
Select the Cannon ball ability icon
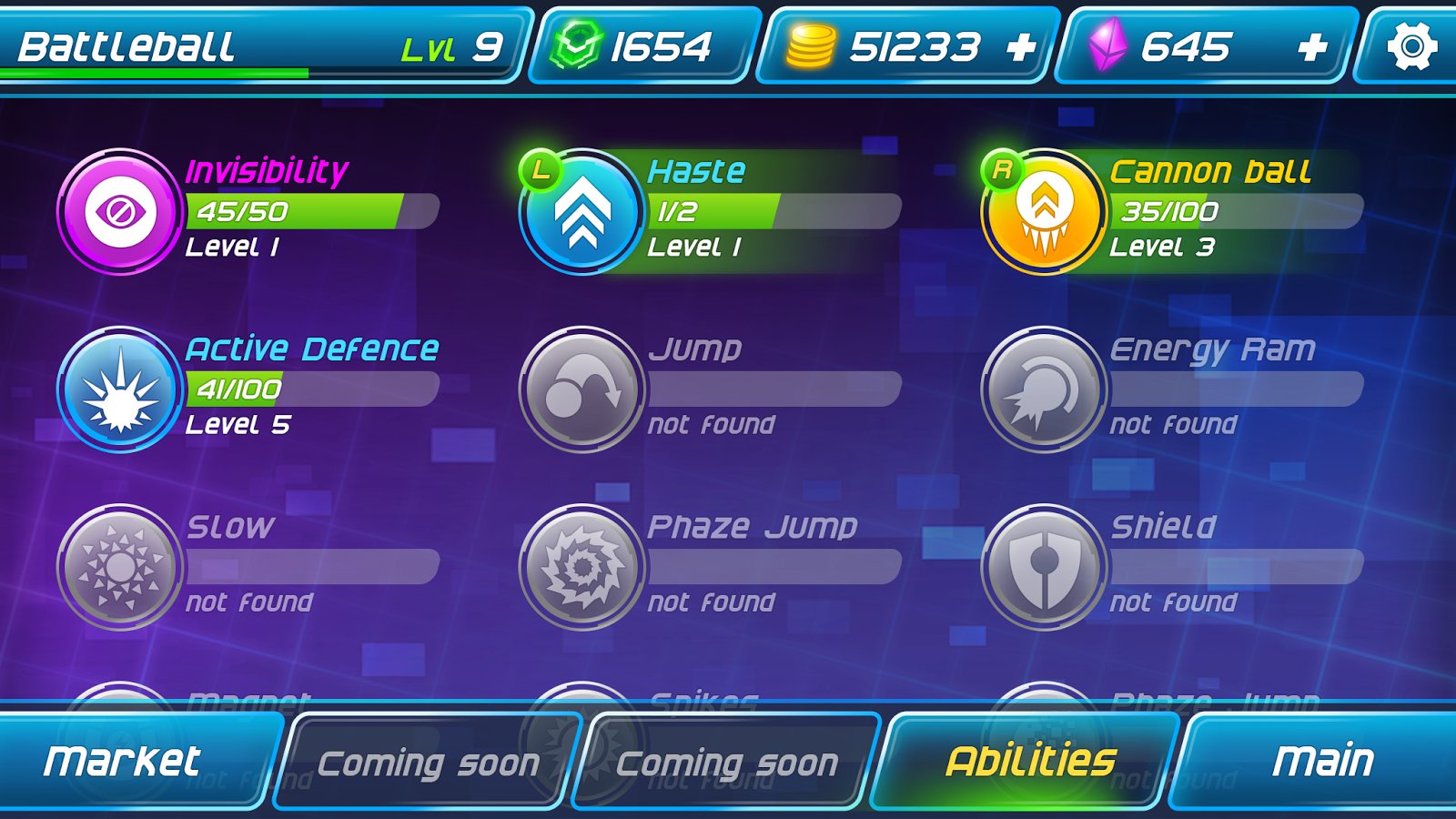(1045, 210)
